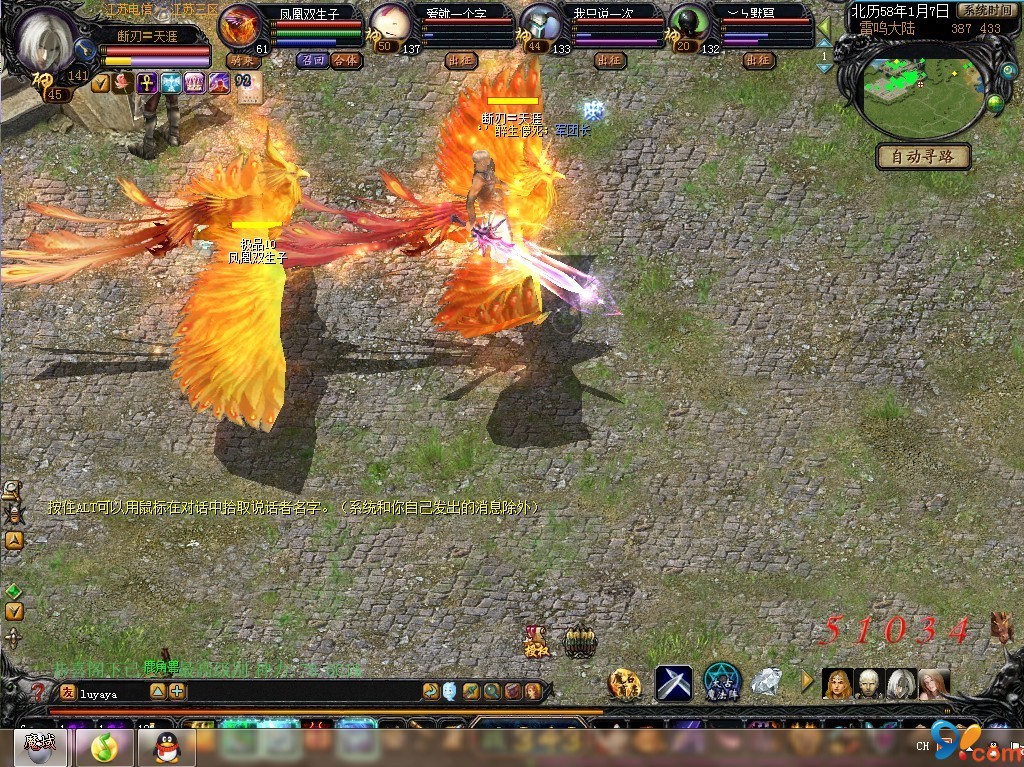The height and width of the screenshot is (767, 1024).
Task: Click the red question mark help button
Action: (38, 691)
